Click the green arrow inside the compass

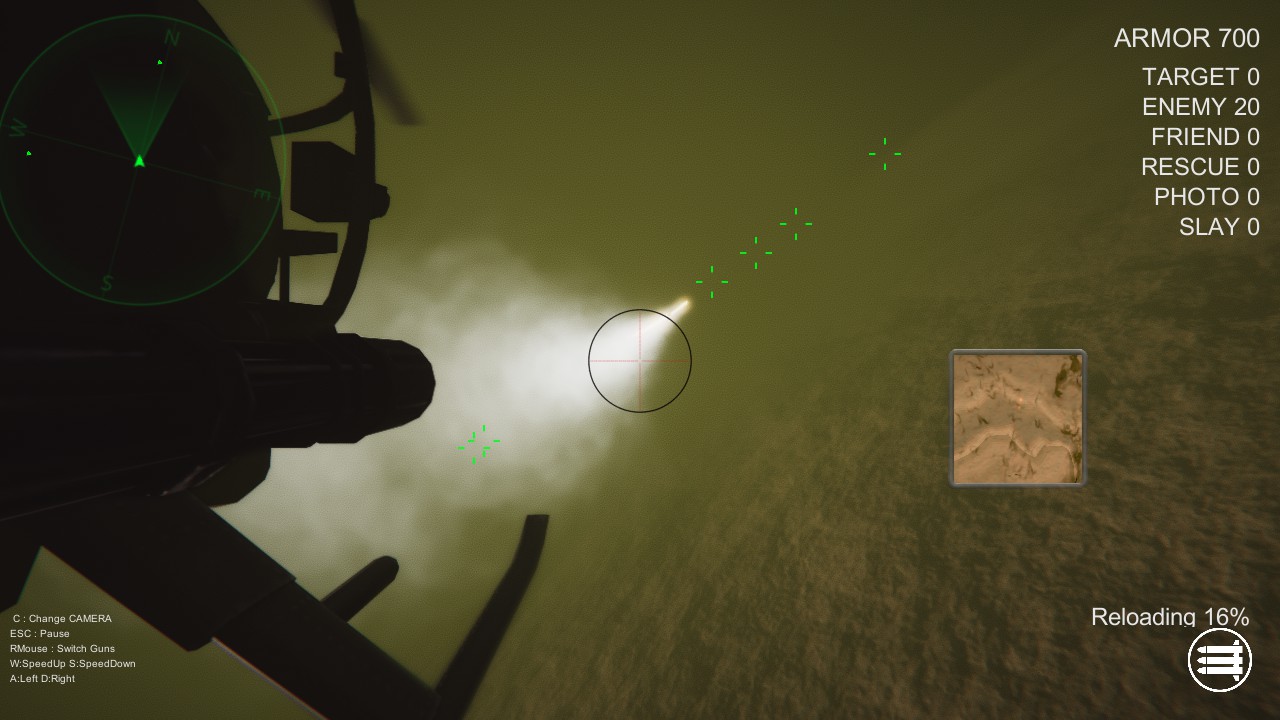point(138,160)
